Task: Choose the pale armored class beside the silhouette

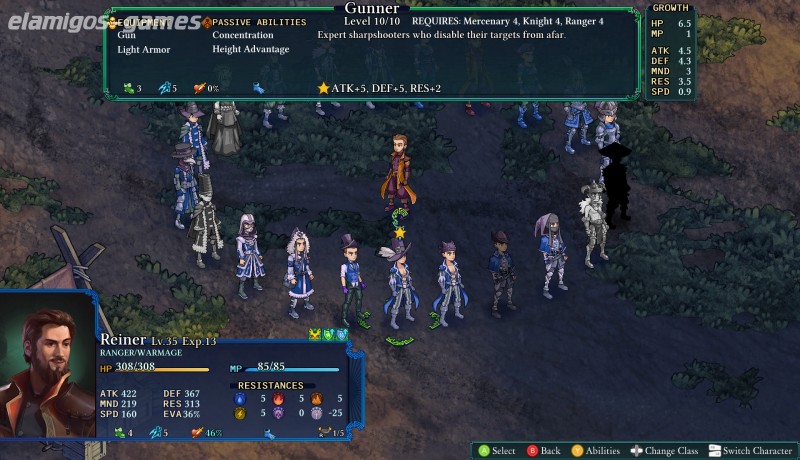Action: [x=592, y=225]
